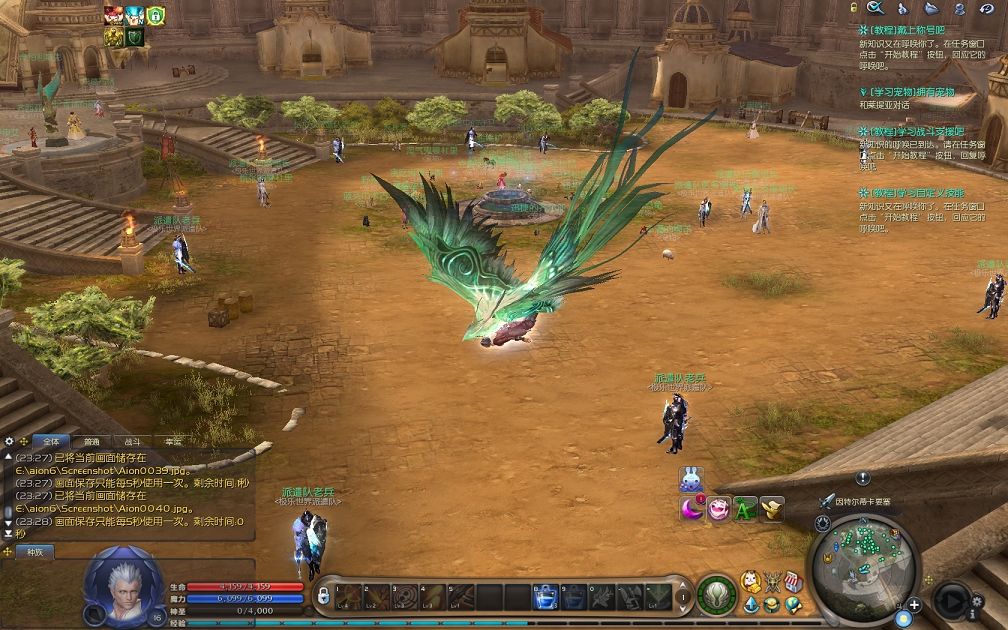Select the 战斗 chat tab
Image resolution: width=1008 pixels, height=630 pixels.
click(133, 441)
